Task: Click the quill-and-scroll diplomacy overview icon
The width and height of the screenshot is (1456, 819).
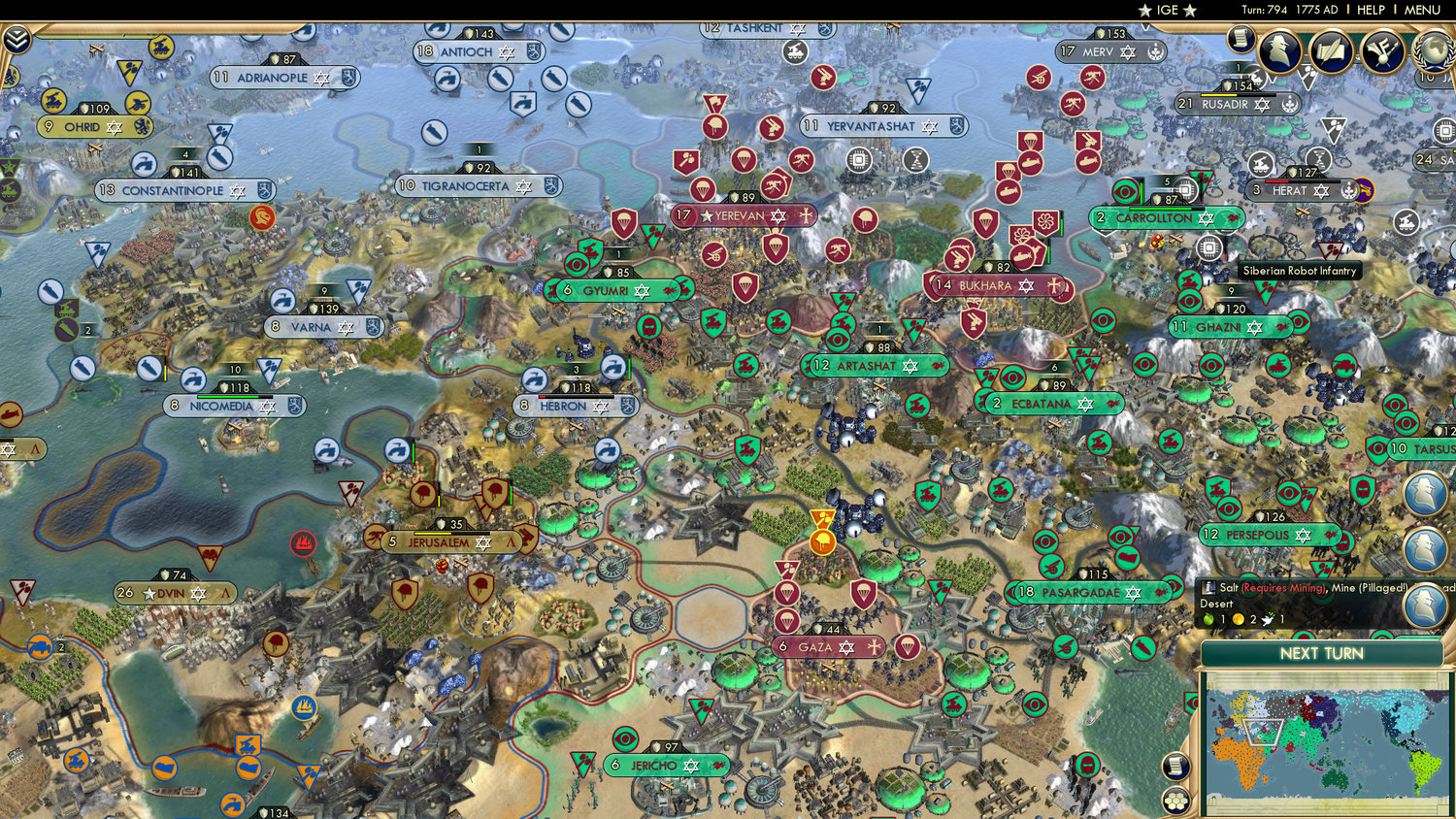Action: [1331, 49]
